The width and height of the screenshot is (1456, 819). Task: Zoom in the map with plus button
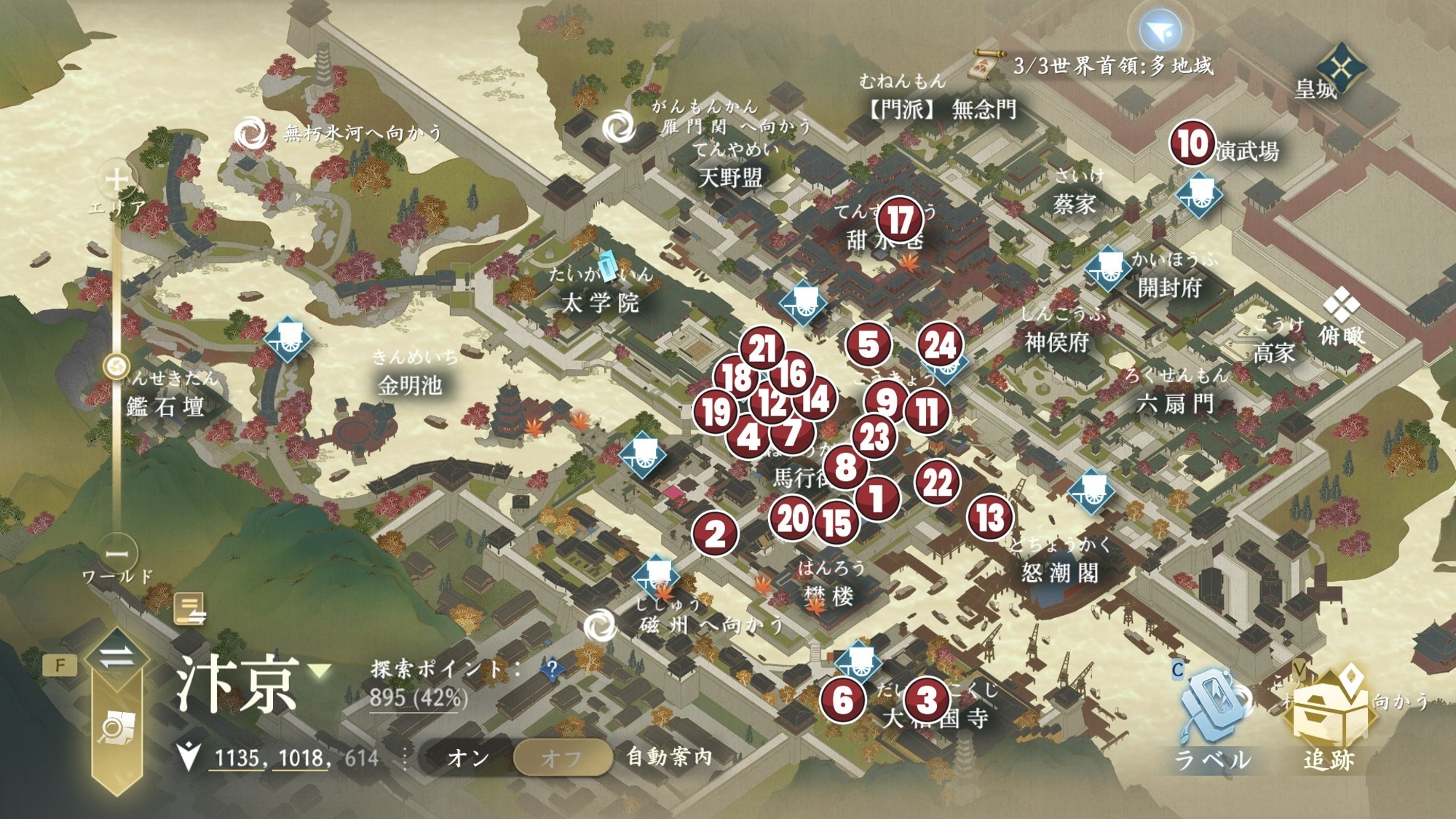[x=117, y=180]
